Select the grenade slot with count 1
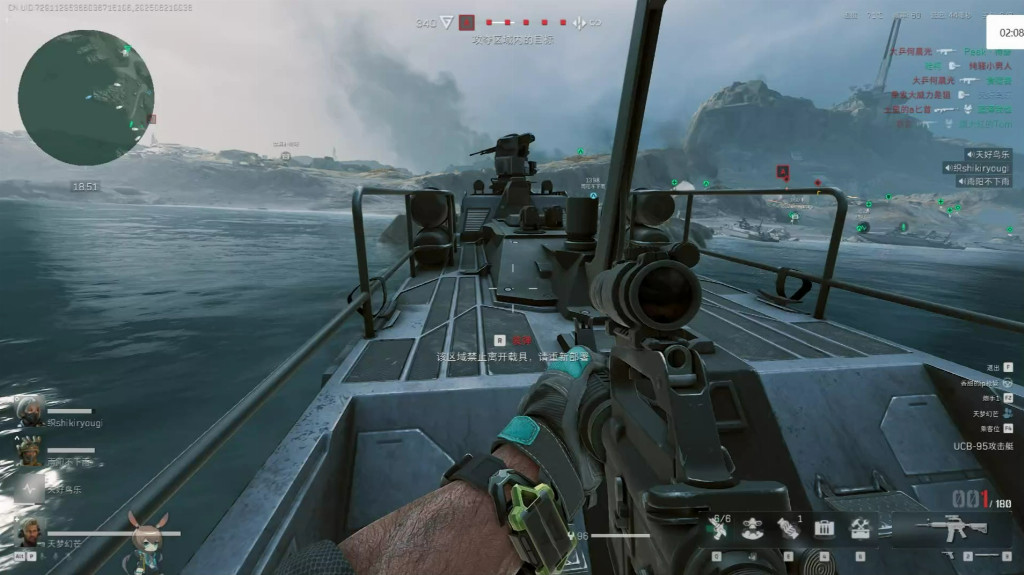 [x=788, y=528]
